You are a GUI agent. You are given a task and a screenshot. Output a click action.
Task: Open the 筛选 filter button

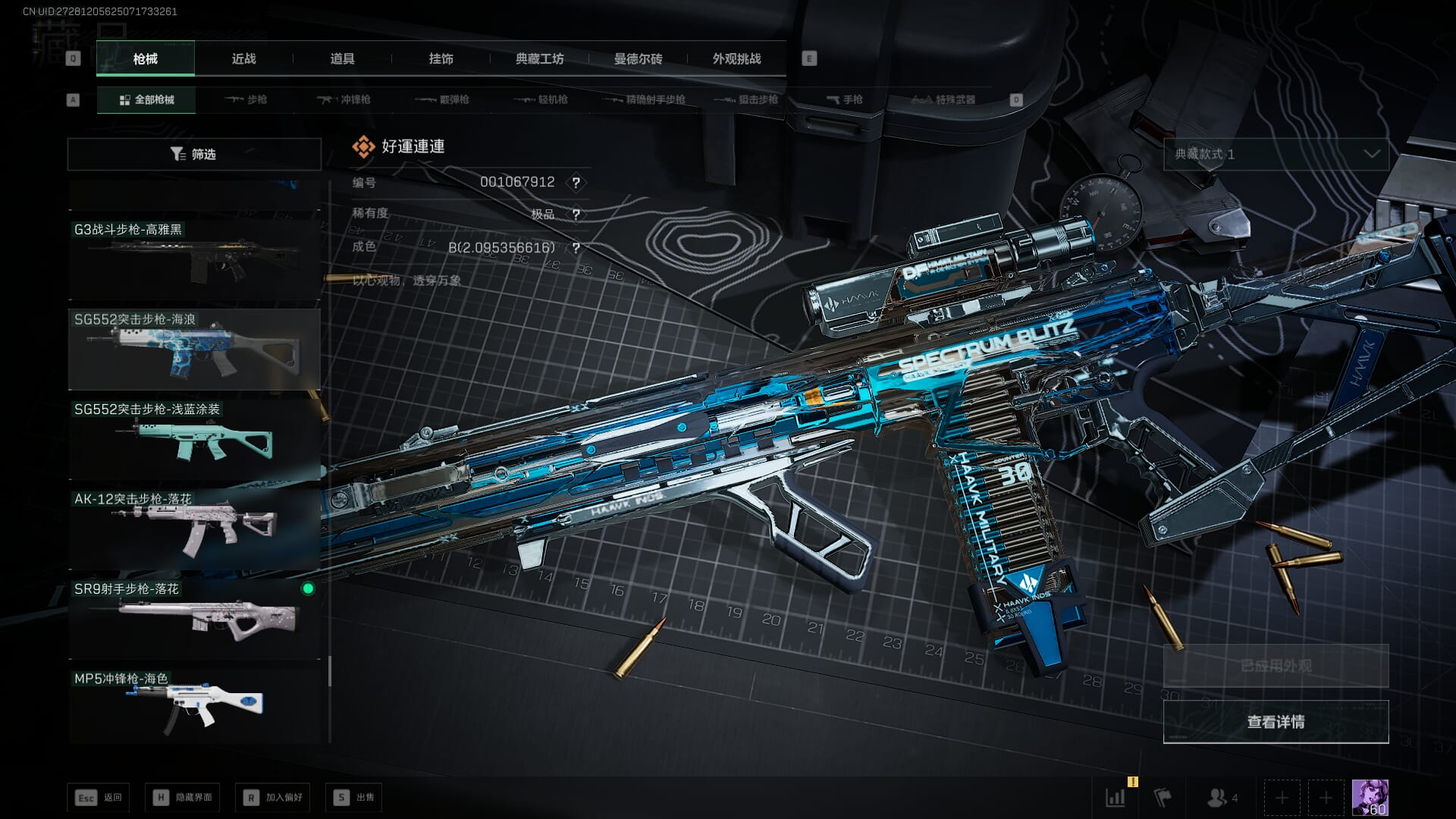pyautogui.click(x=194, y=154)
